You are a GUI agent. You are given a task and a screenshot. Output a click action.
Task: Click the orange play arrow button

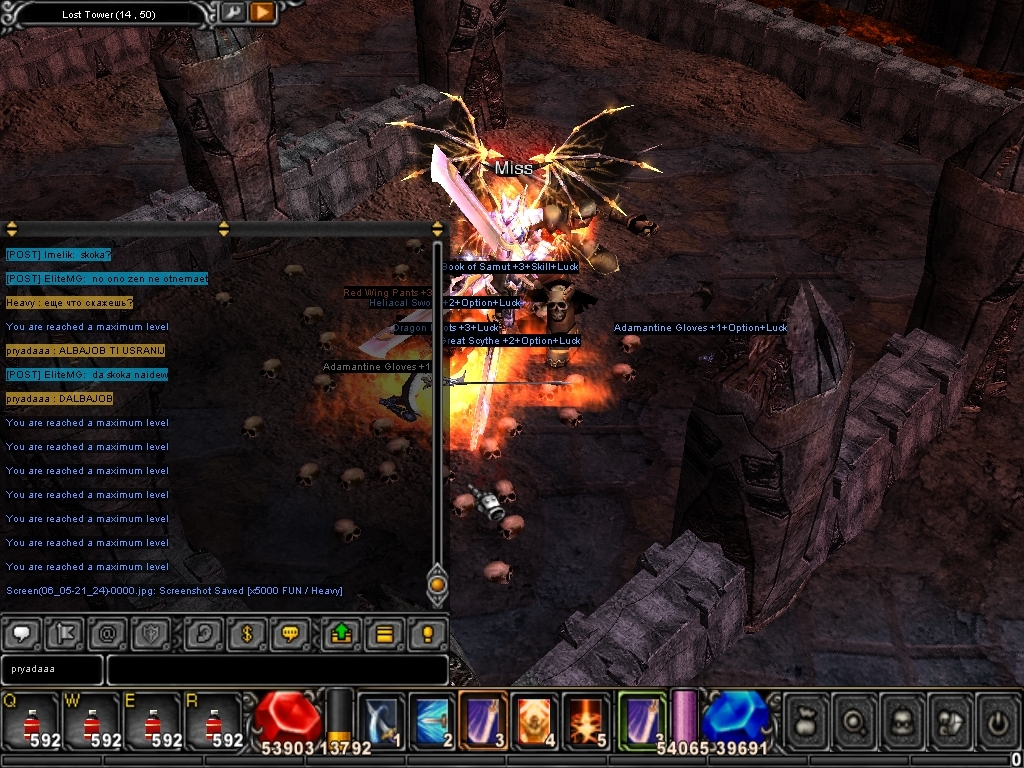tap(262, 13)
